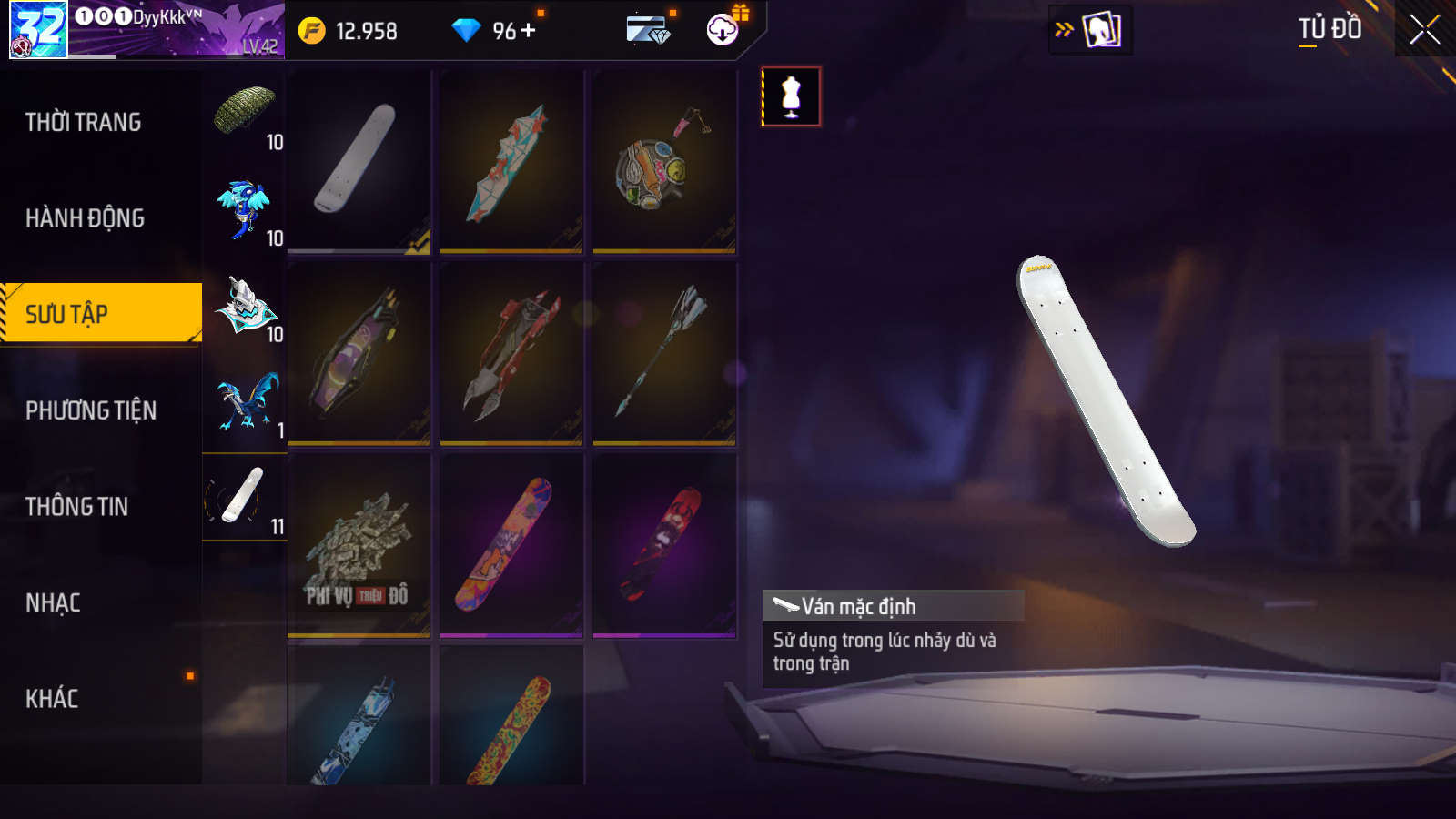
Task: Choose the pink-orange graffiti surfboard
Action: click(511, 544)
